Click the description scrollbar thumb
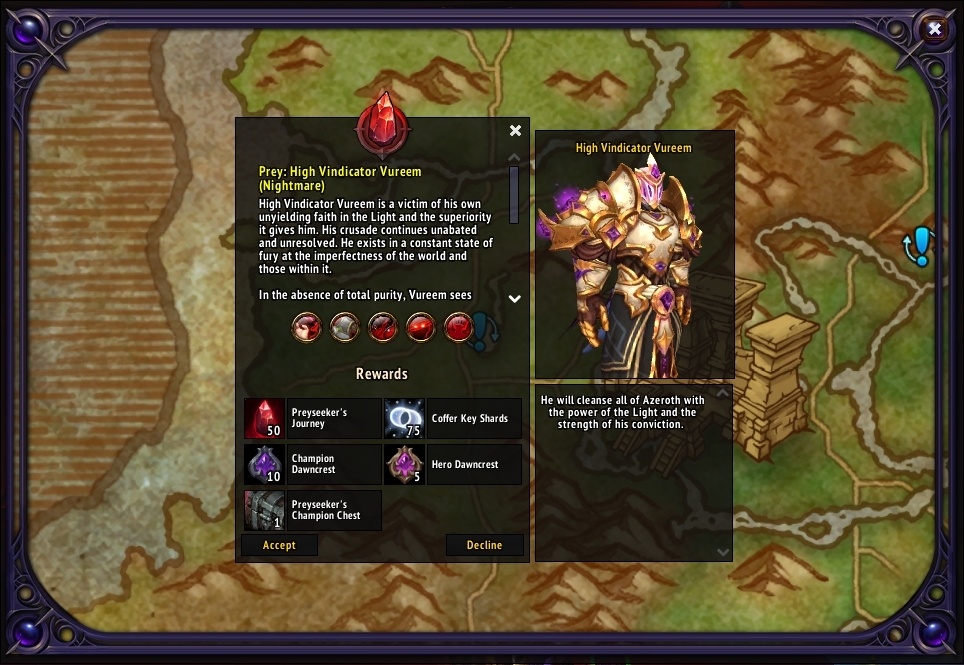 (x=515, y=194)
